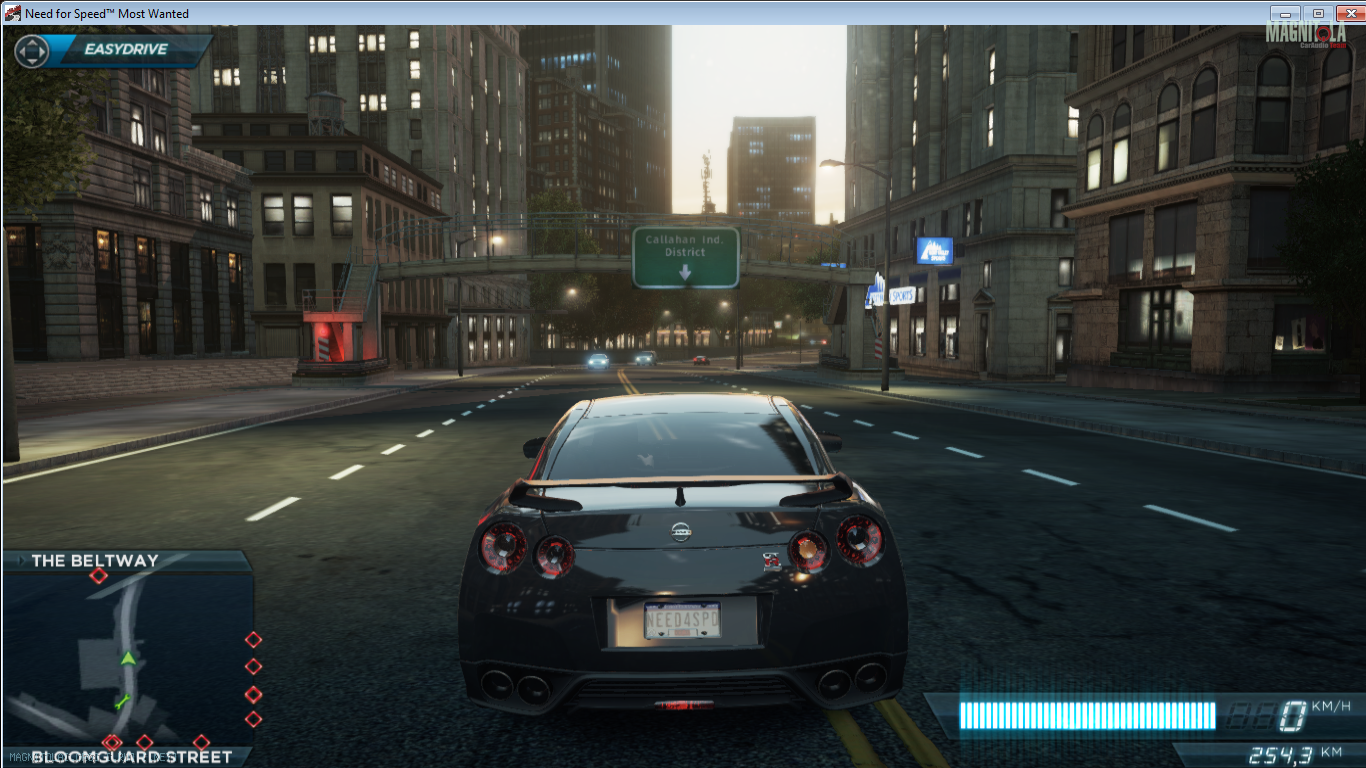Viewport: 1366px width, 768px height.
Task: Click the green player arrow on minimap
Action: tap(128, 658)
